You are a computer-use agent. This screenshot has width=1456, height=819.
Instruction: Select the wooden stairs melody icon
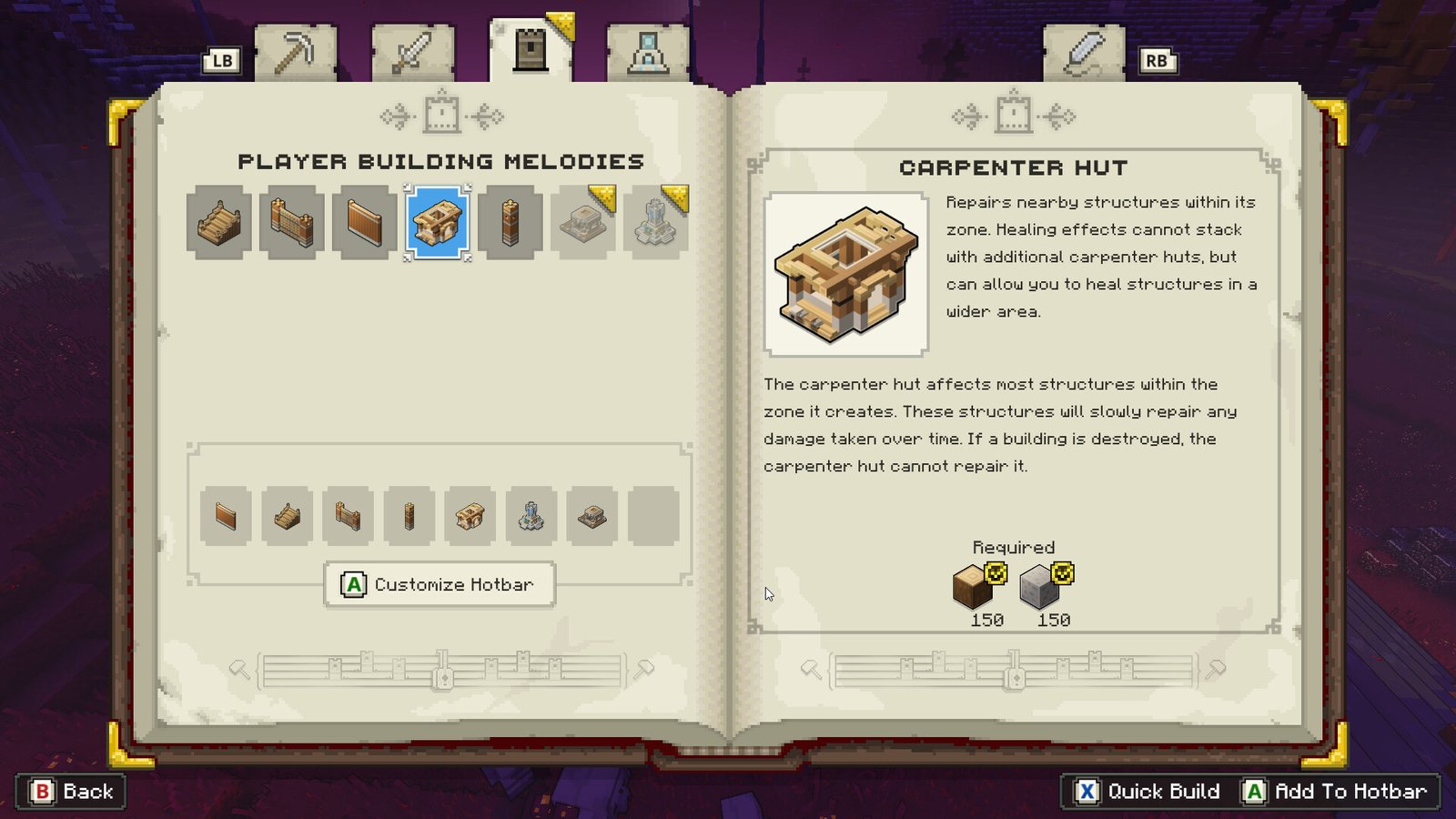(218, 223)
